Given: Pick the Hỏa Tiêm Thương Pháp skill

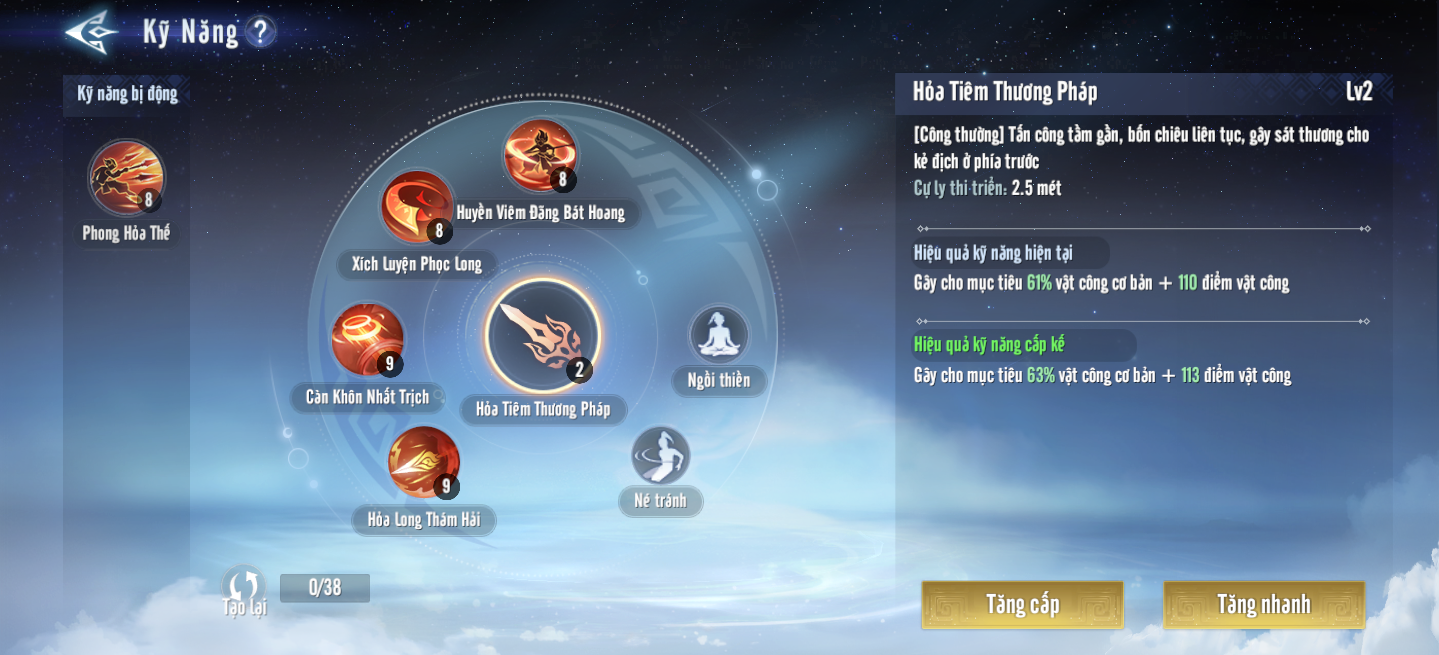Looking at the screenshot, I should pyautogui.click(x=542, y=336).
